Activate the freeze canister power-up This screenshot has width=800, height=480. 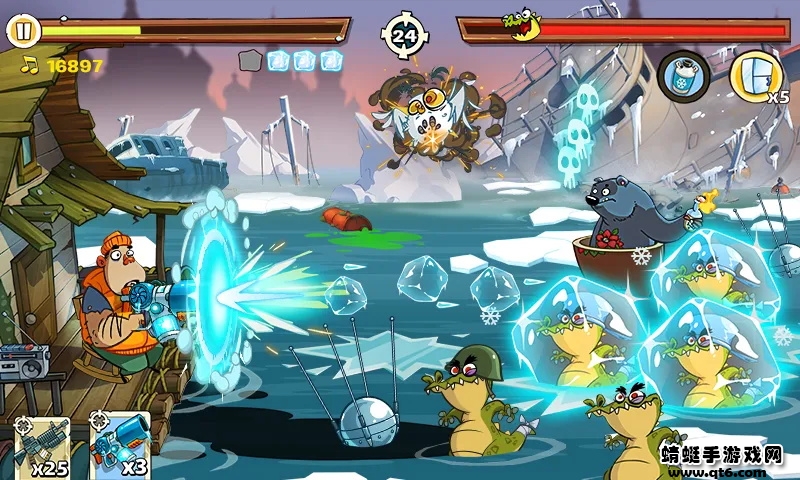(x=684, y=74)
